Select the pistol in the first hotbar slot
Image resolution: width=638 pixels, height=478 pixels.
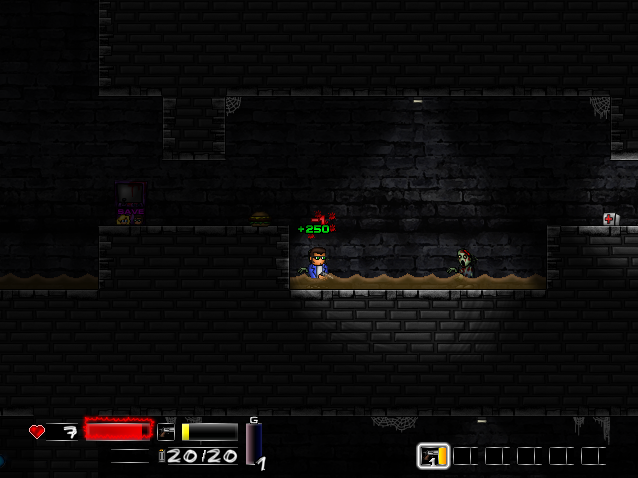tap(433, 456)
